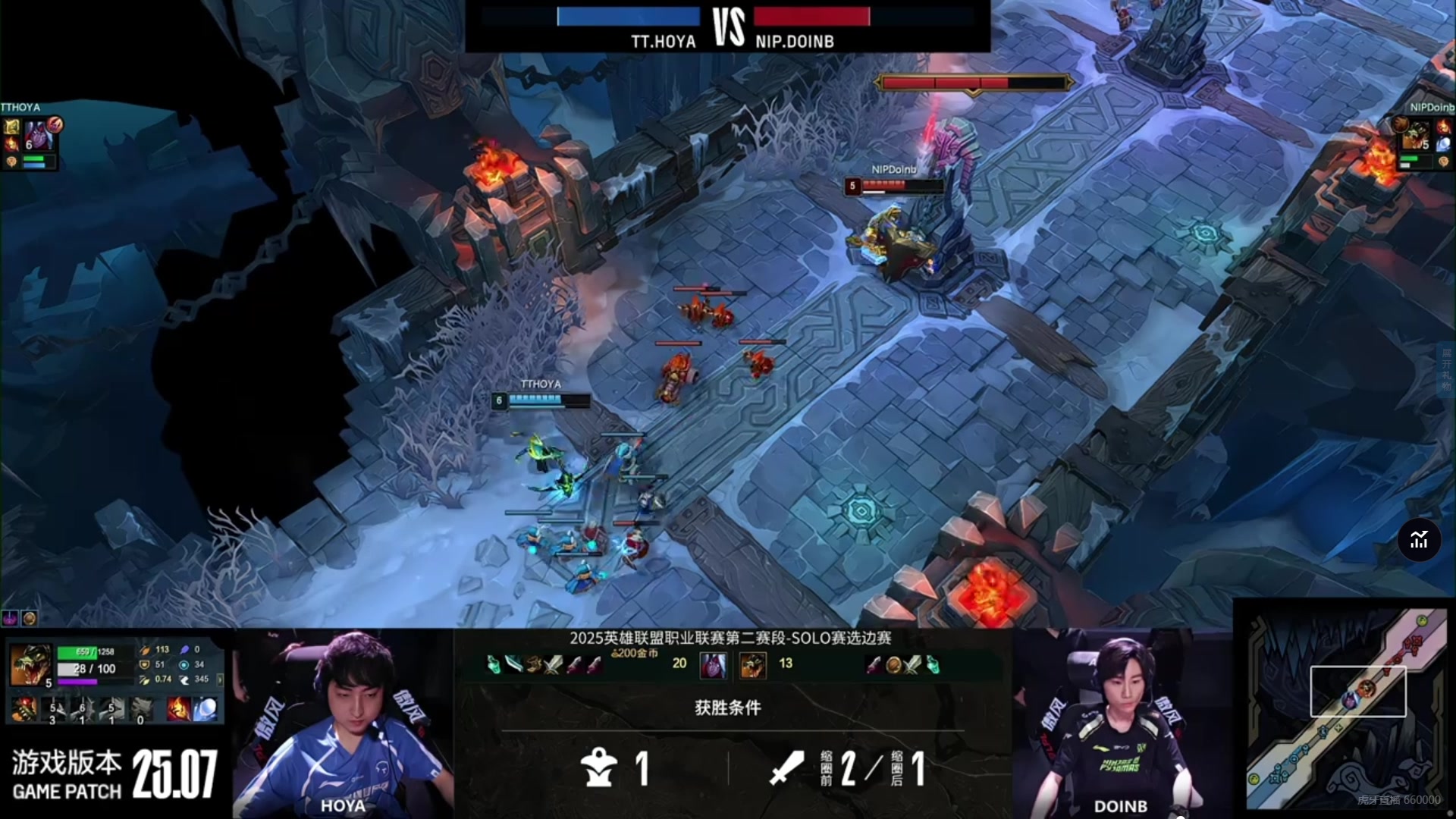The image size is (1456, 819).
Task: Select the snowball summoner spell icon
Action: [x=206, y=709]
